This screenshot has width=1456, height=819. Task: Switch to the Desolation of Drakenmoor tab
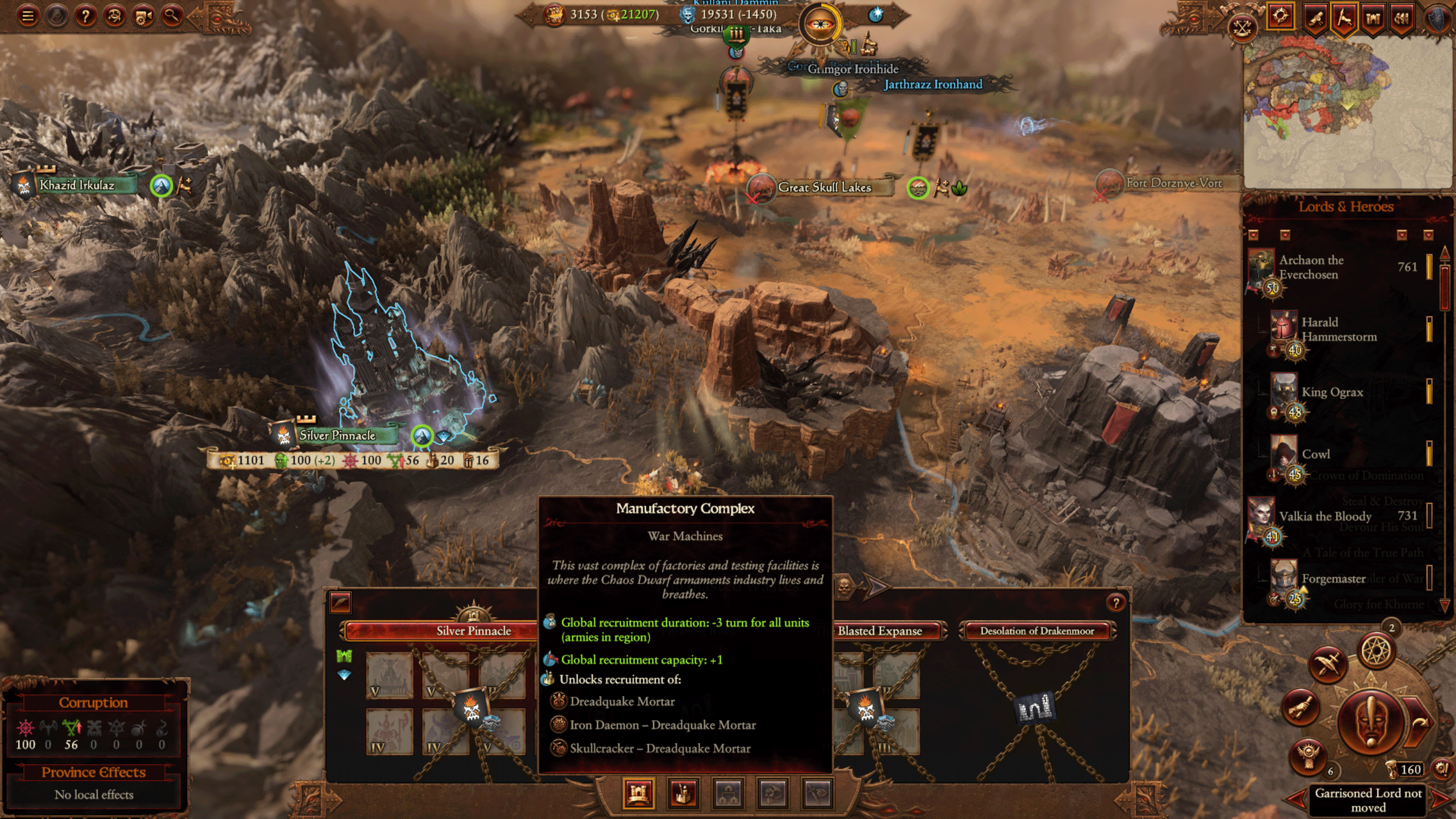pos(1036,631)
